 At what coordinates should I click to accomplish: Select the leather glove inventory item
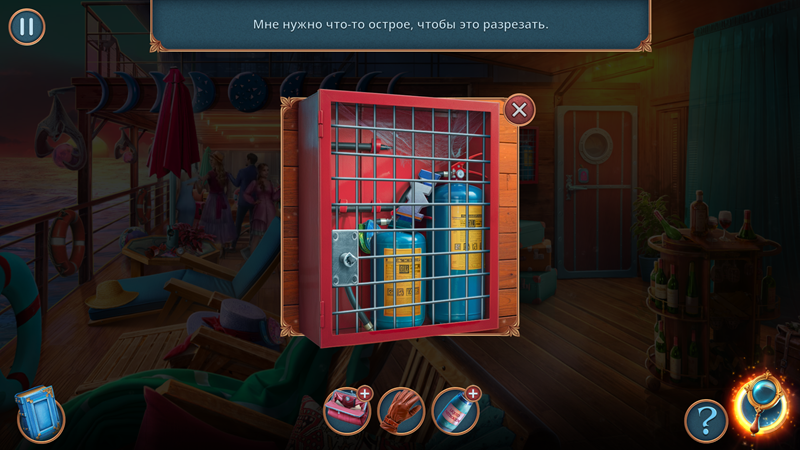[401, 411]
